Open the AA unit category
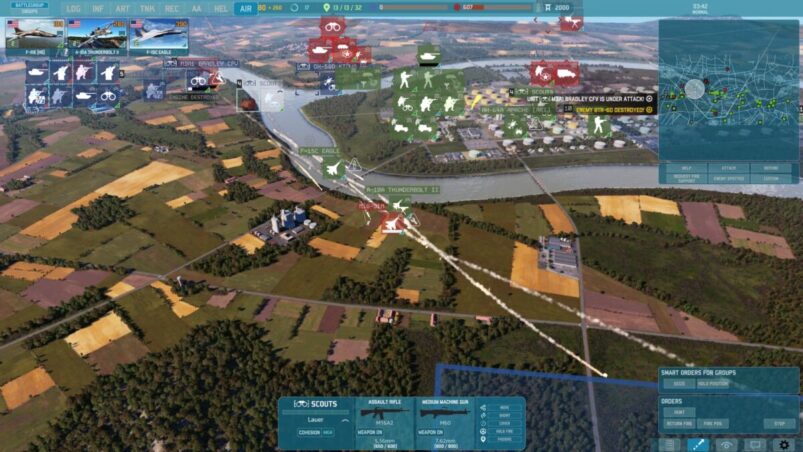 tap(196, 8)
